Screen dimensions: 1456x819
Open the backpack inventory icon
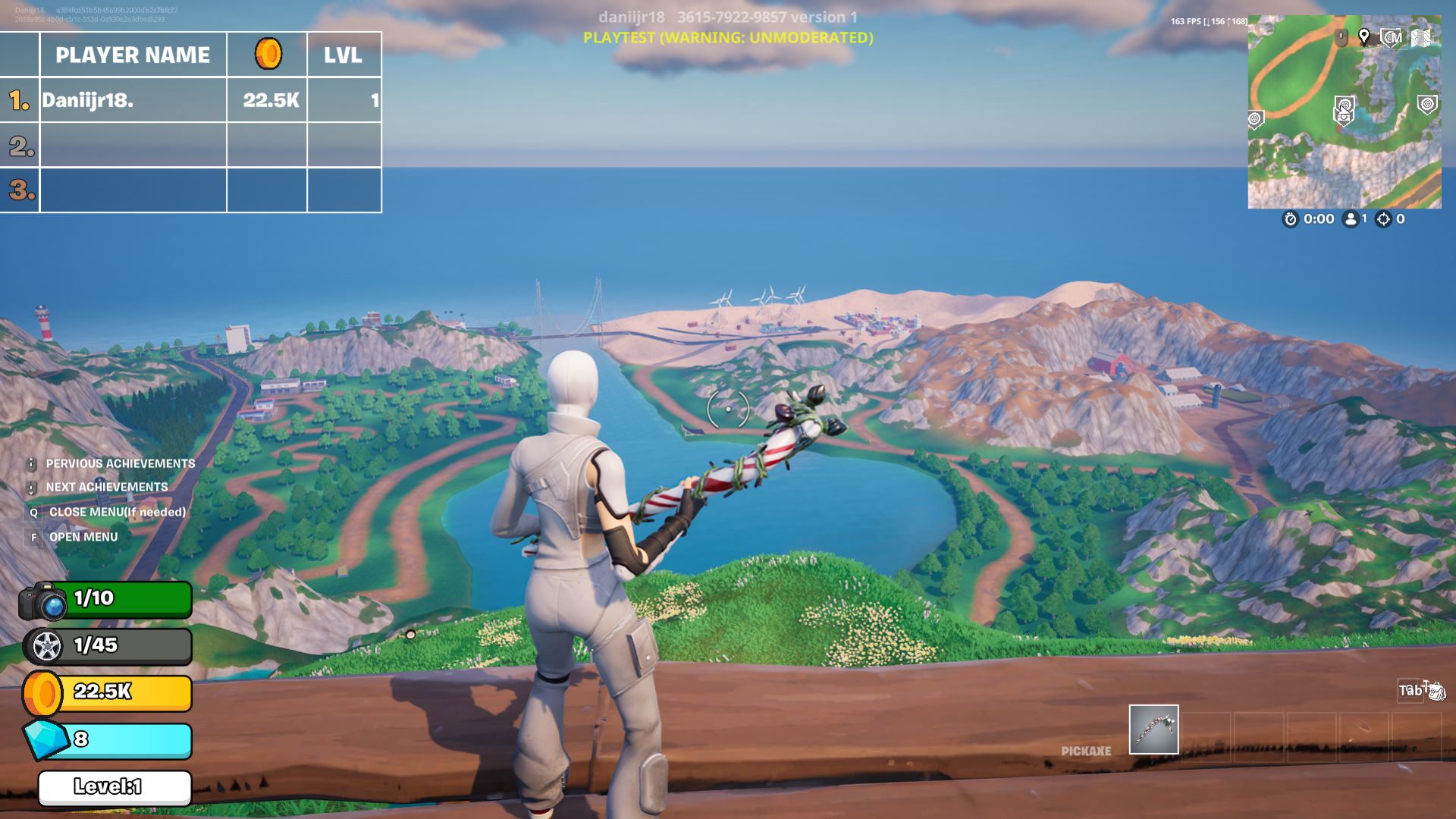tap(1436, 690)
